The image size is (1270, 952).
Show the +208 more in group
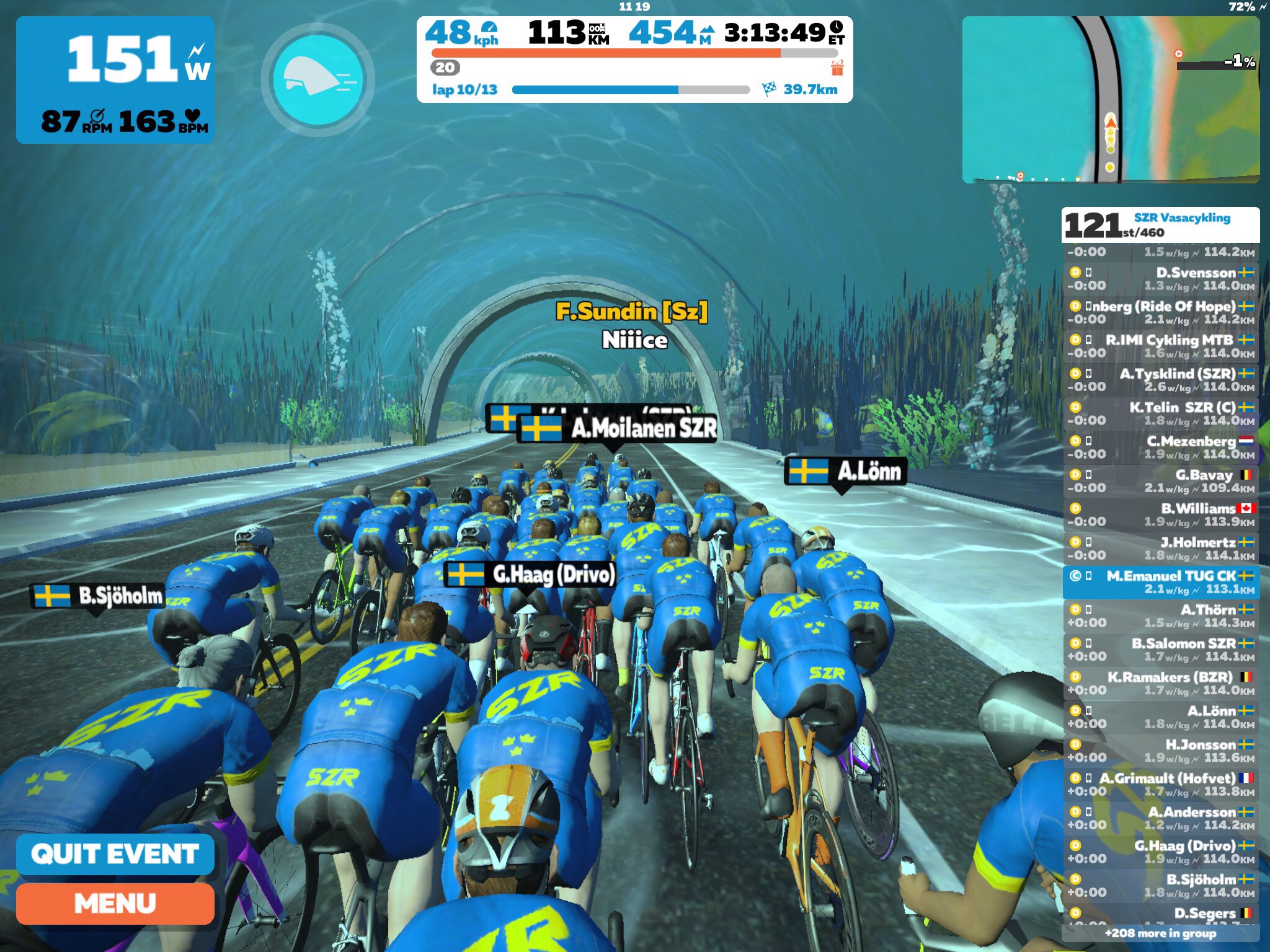coord(1160,933)
